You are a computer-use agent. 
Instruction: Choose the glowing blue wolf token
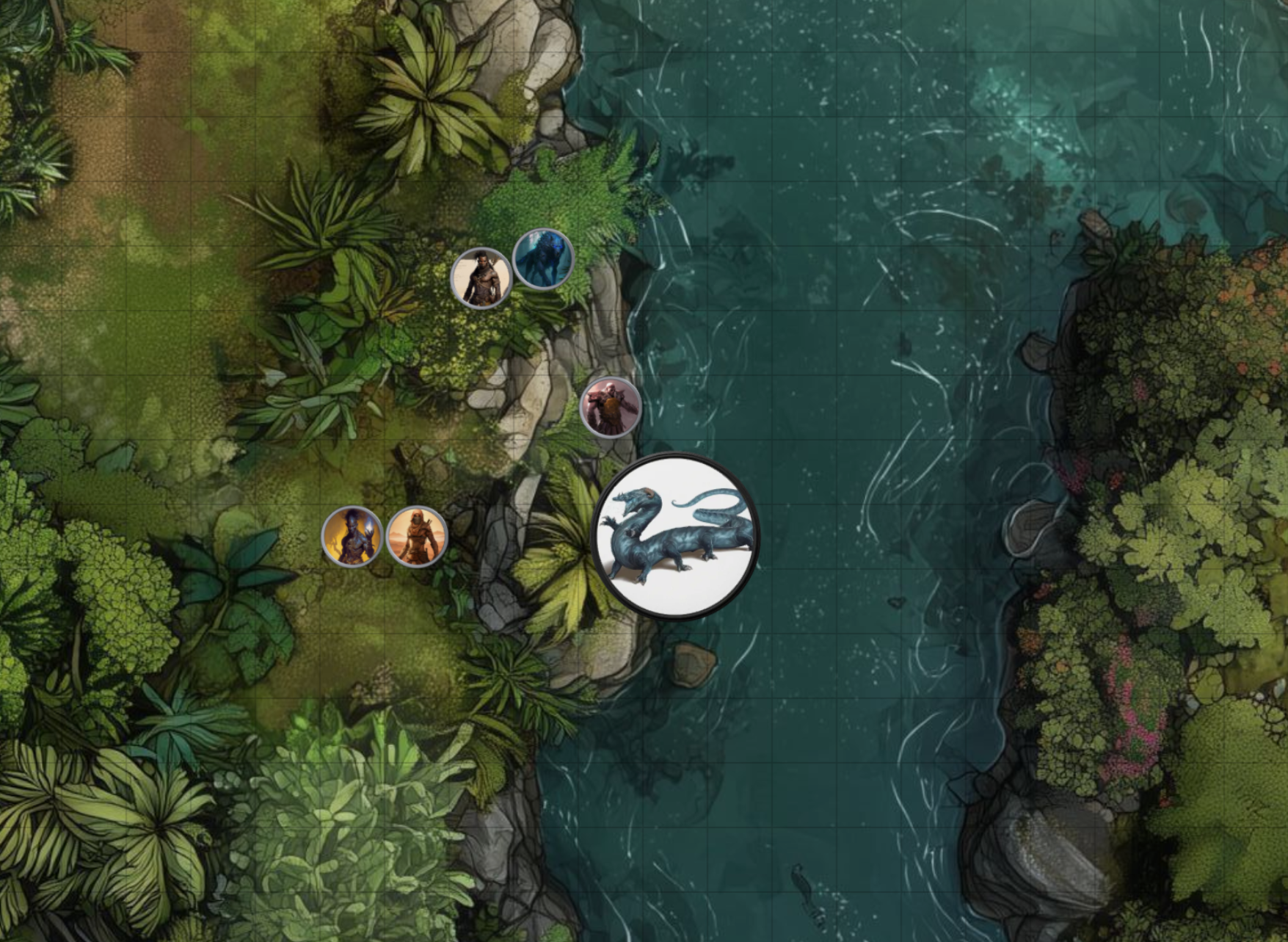[x=543, y=259]
